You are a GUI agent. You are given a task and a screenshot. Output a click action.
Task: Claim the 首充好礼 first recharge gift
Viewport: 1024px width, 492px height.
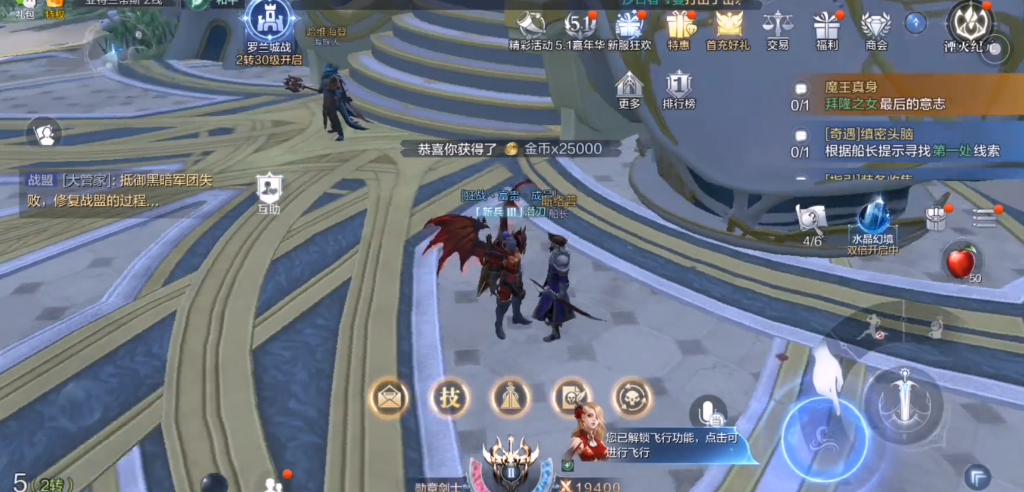pyautogui.click(x=729, y=27)
